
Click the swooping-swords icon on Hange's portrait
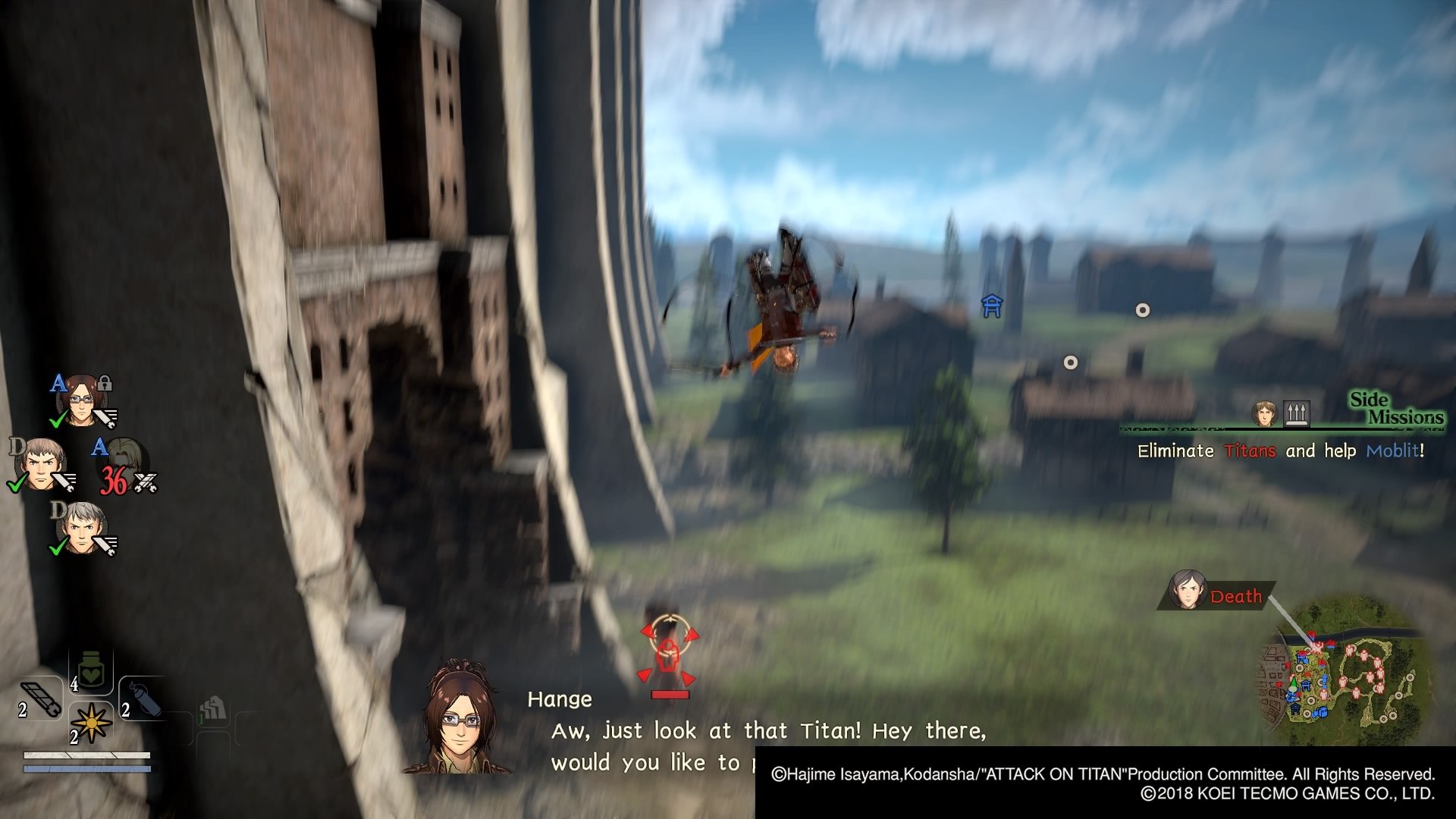(106, 417)
